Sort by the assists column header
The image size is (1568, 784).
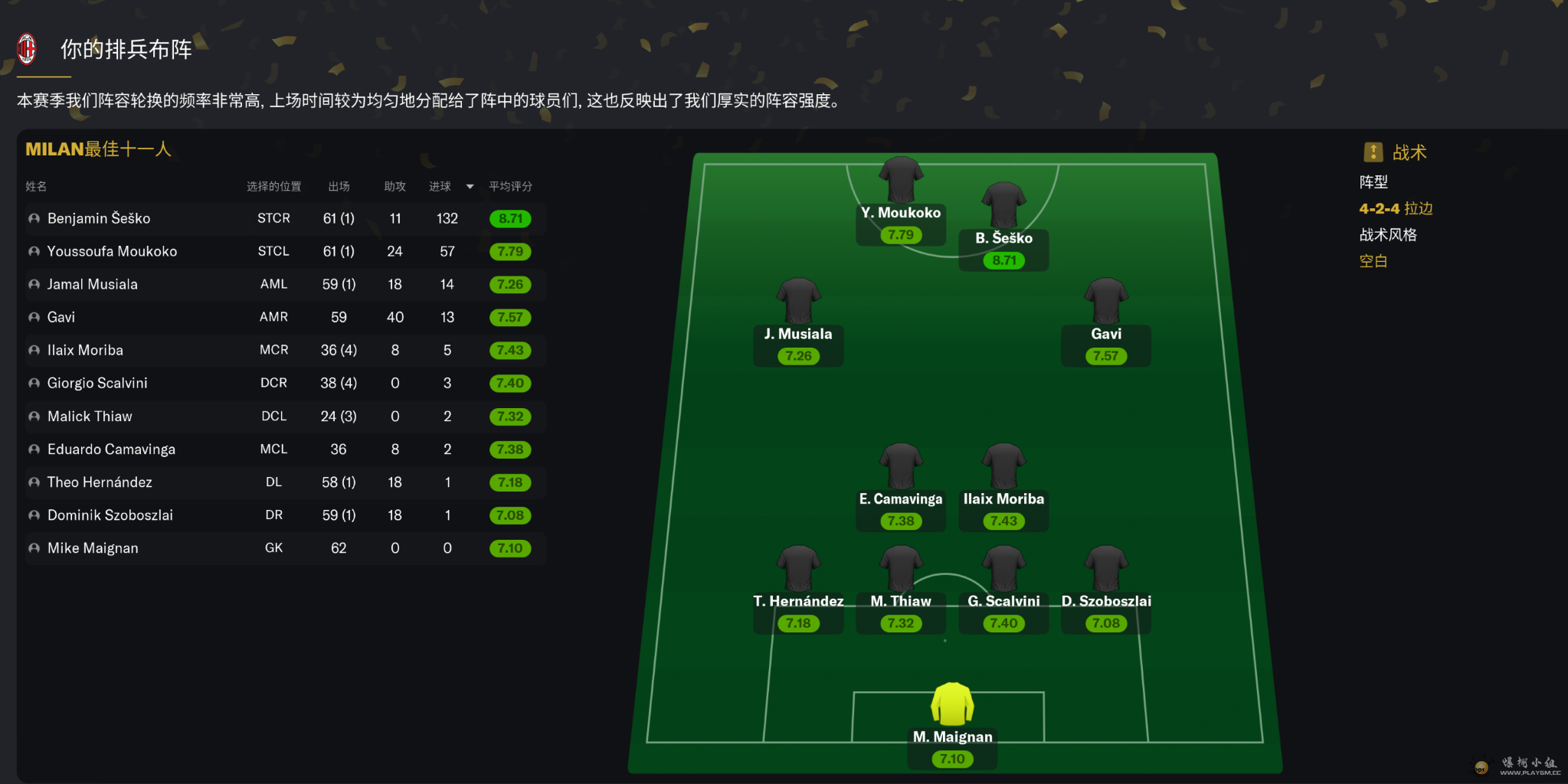coord(394,186)
